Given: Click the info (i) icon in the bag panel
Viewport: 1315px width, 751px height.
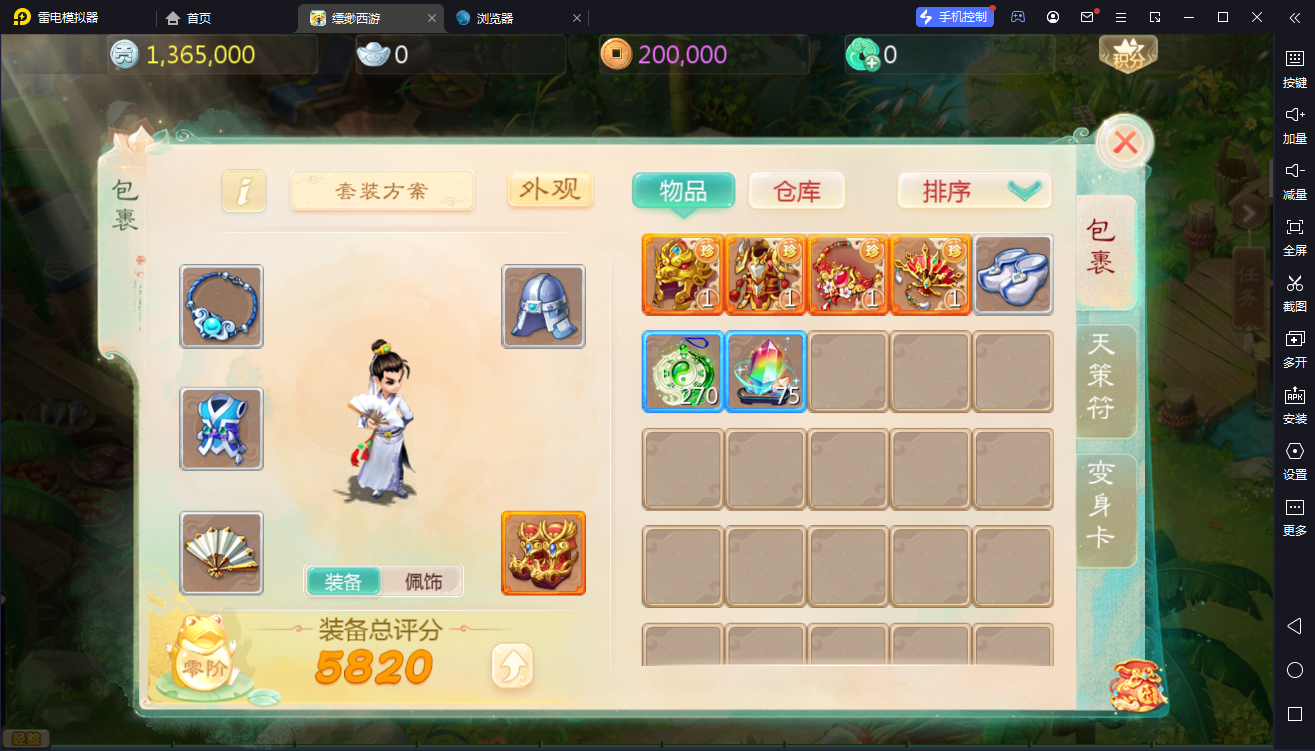Looking at the screenshot, I should [244, 189].
